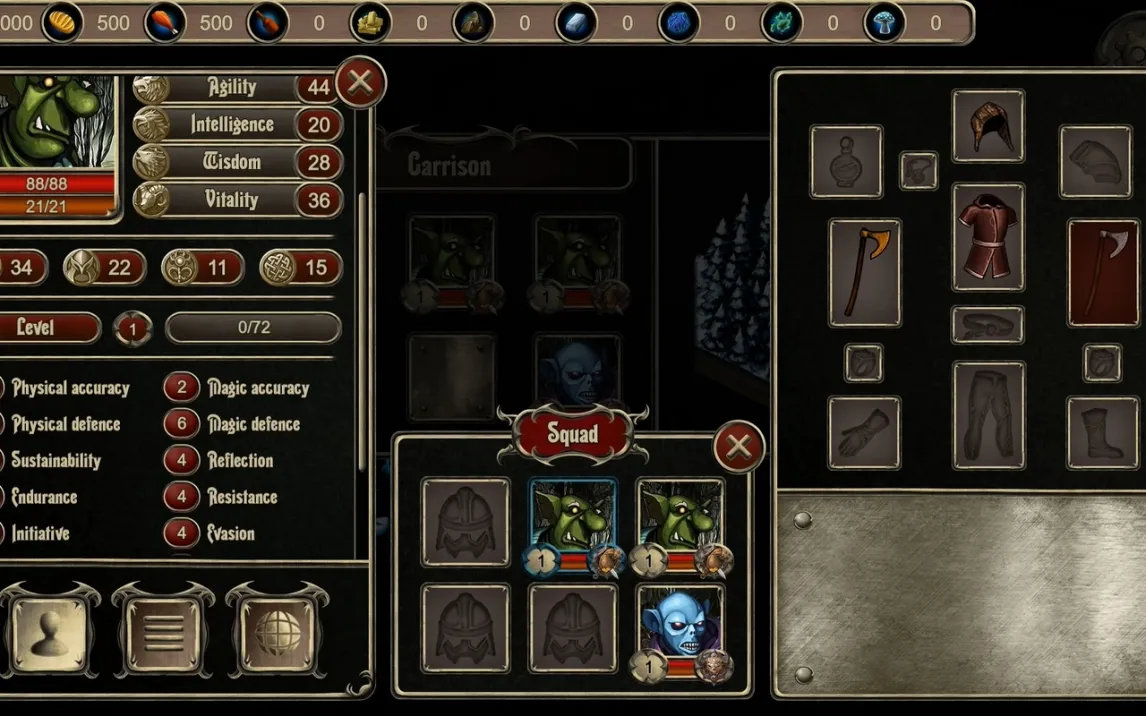Click the empty potion equipment slot
The height and width of the screenshot is (716, 1146).
[x=846, y=162]
